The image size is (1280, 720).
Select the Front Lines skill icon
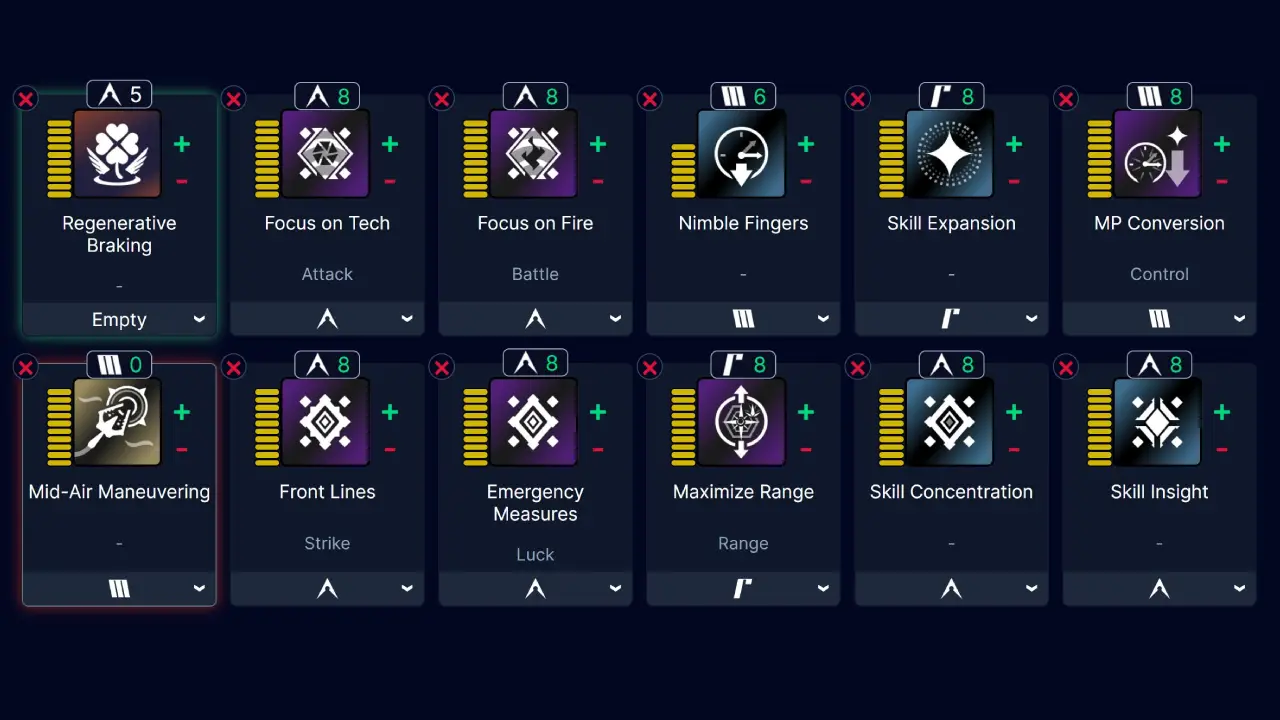click(327, 421)
